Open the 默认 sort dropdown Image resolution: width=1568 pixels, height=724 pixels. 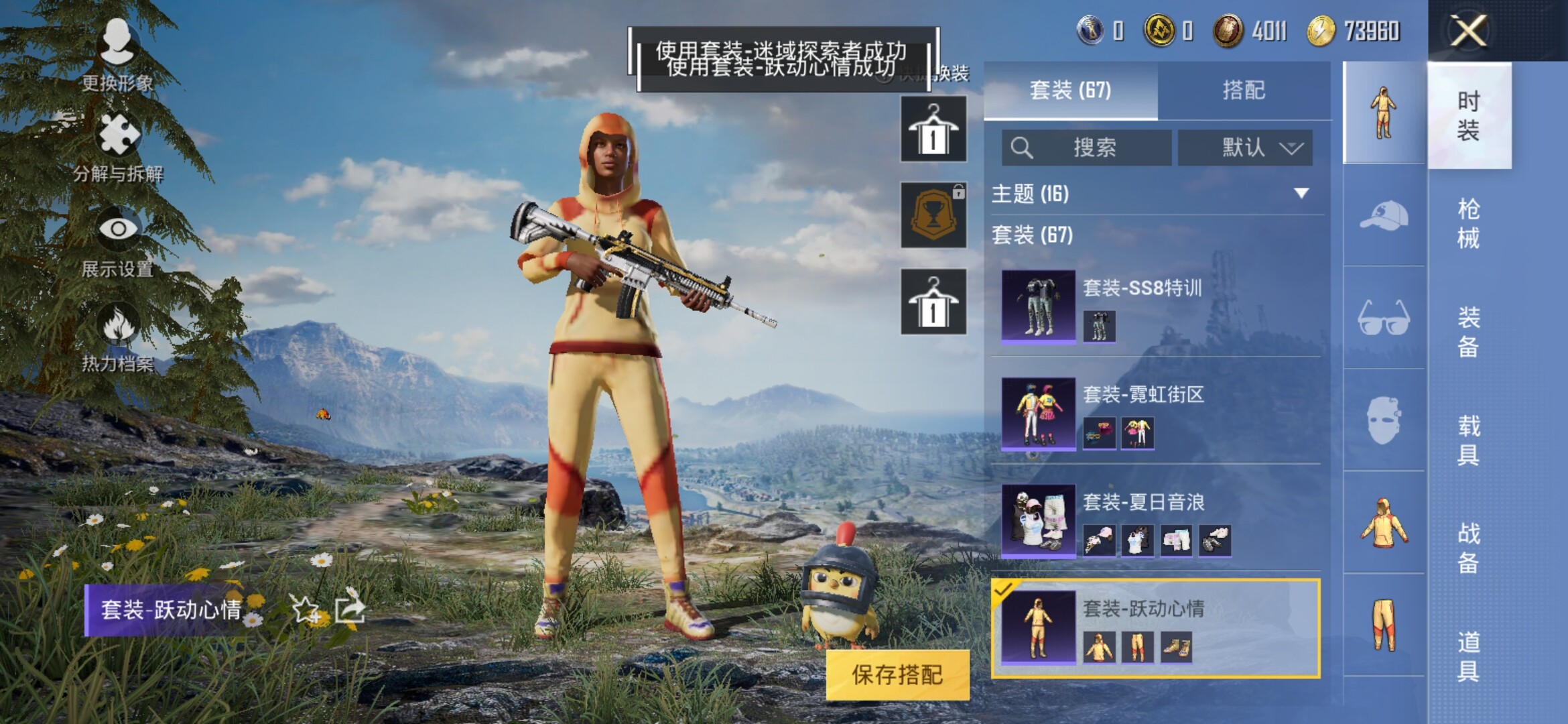1245,147
